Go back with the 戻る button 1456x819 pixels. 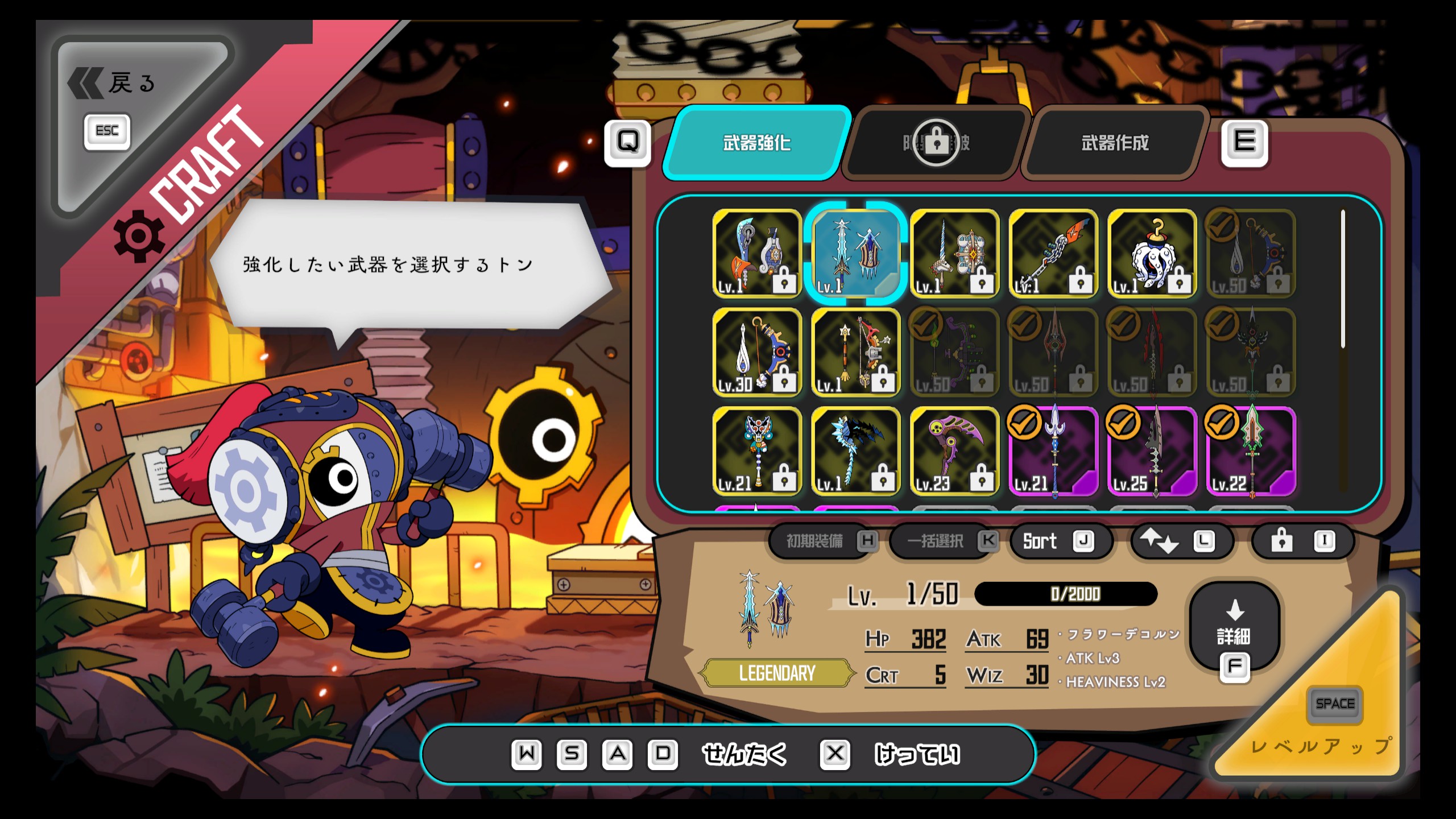[114, 84]
